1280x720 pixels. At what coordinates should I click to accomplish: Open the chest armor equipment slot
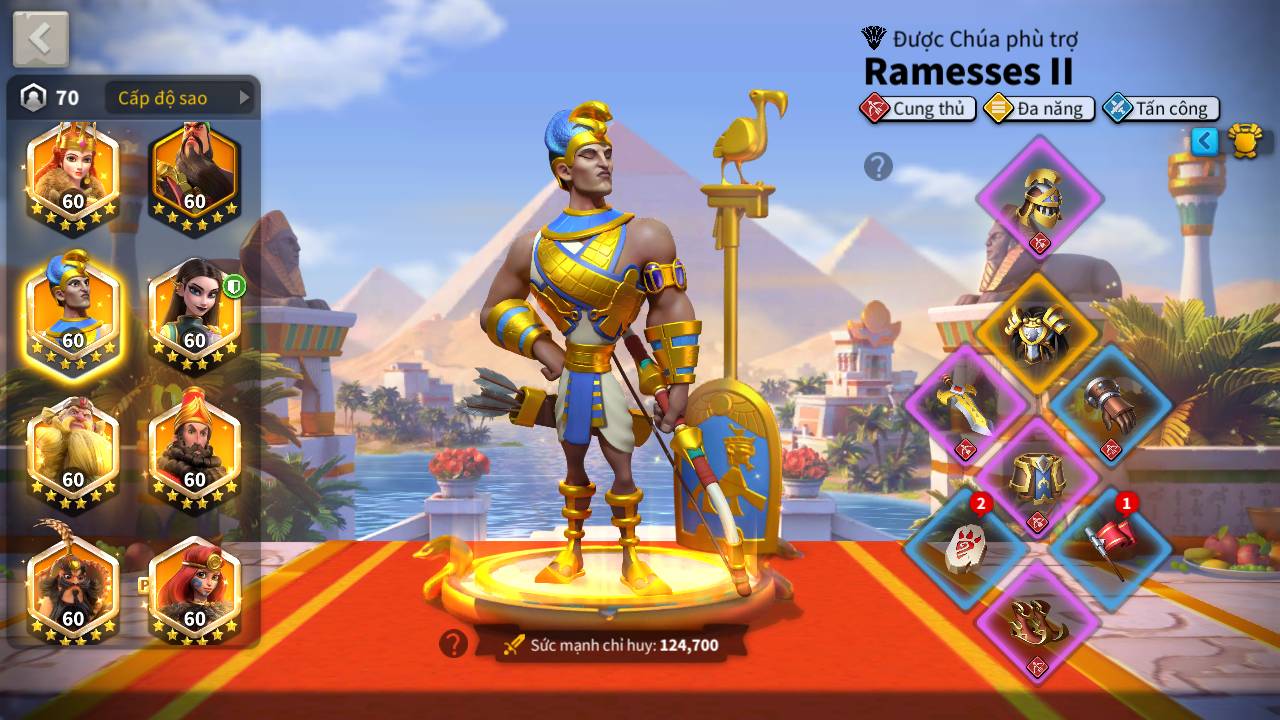click(1037, 334)
